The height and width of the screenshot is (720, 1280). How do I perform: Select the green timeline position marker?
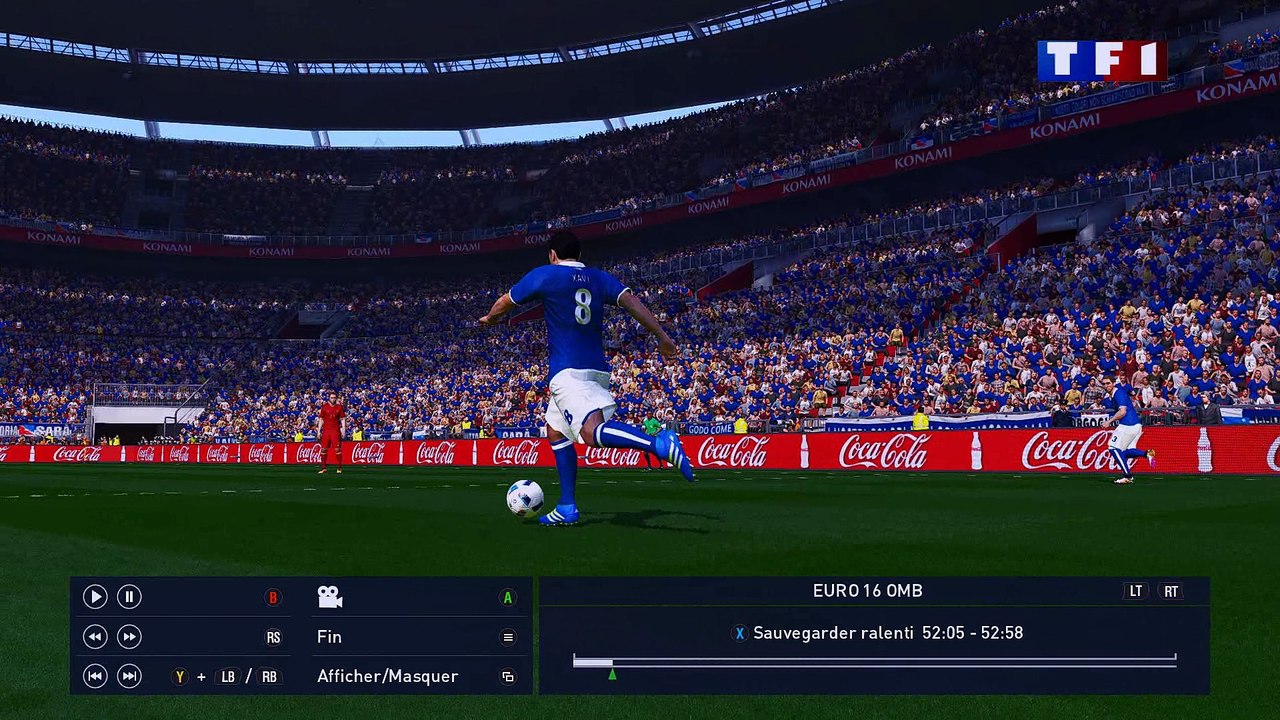pos(612,675)
